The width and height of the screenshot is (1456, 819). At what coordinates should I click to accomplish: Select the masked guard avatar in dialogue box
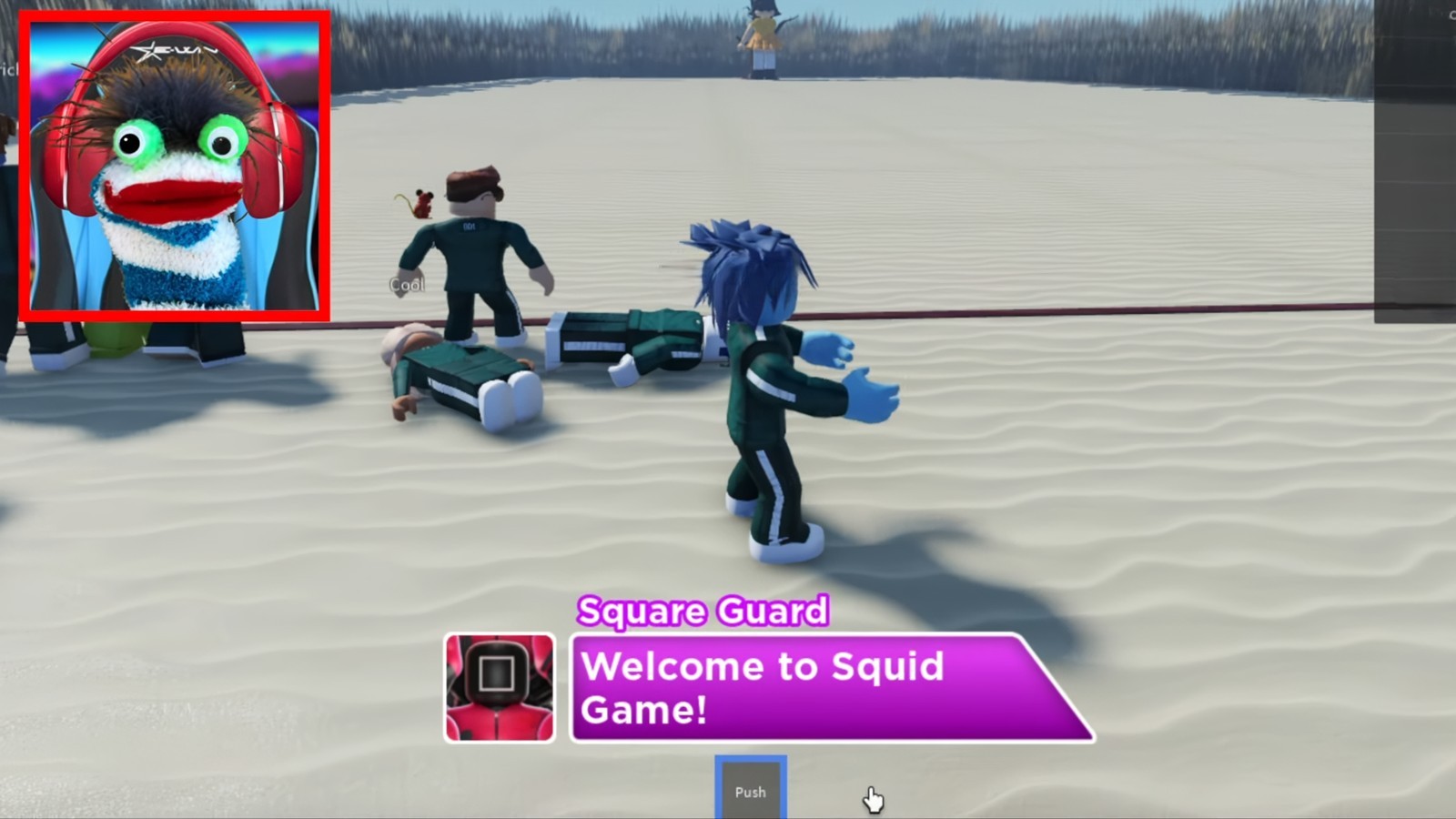(500, 683)
